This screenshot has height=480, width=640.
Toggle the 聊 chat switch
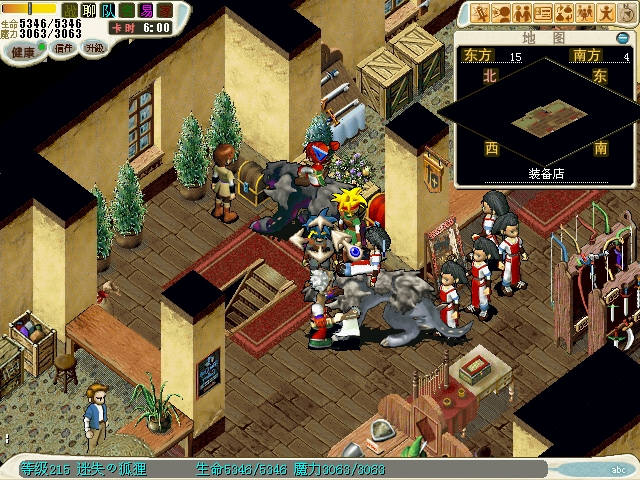(x=88, y=9)
